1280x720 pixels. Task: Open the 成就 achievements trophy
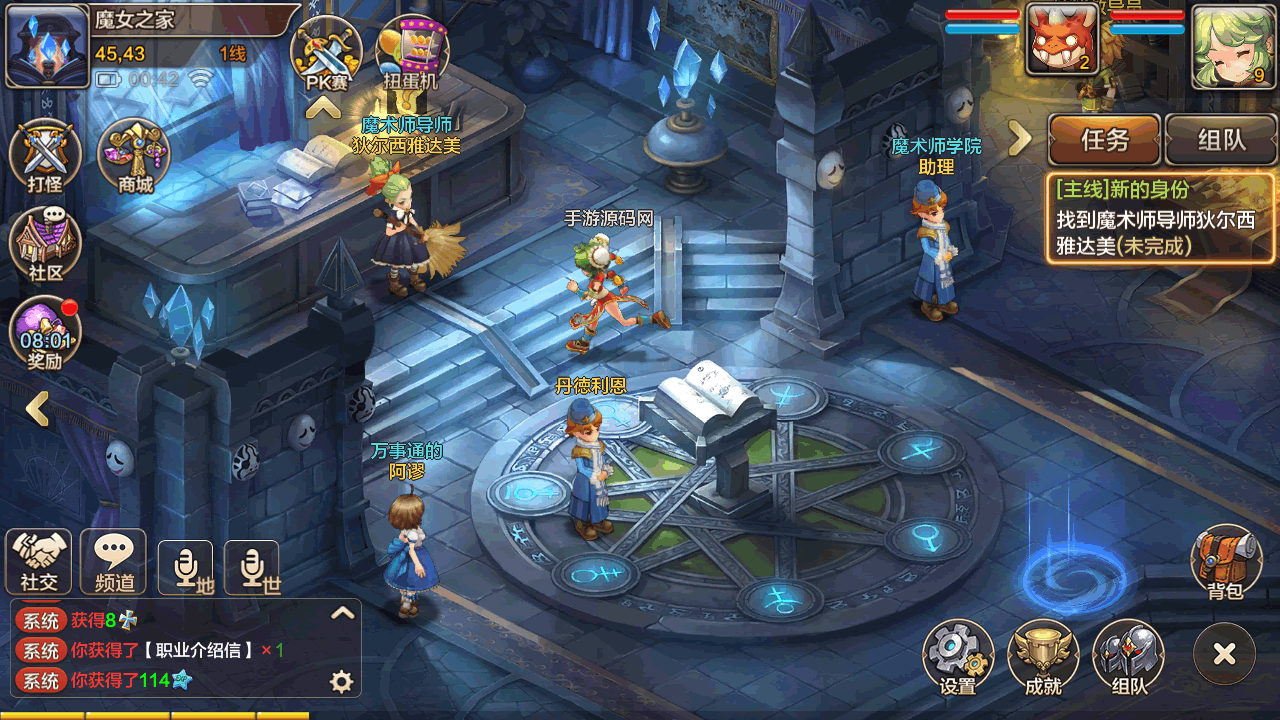(1043, 657)
